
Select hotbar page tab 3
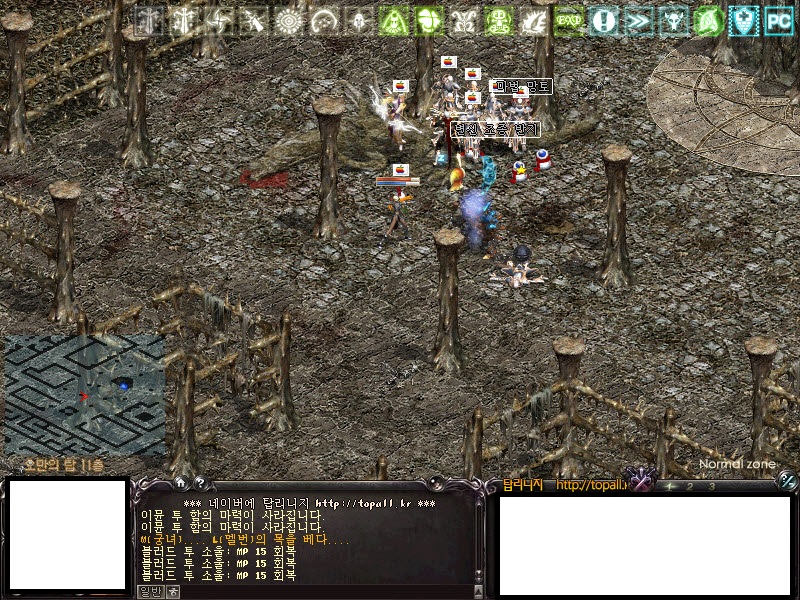(x=711, y=487)
